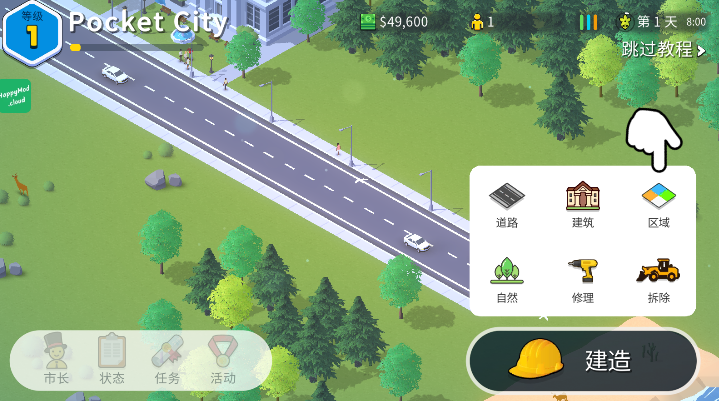Tap the Build (建造) hard hat button
The height and width of the screenshot is (401, 719).
point(583,360)
